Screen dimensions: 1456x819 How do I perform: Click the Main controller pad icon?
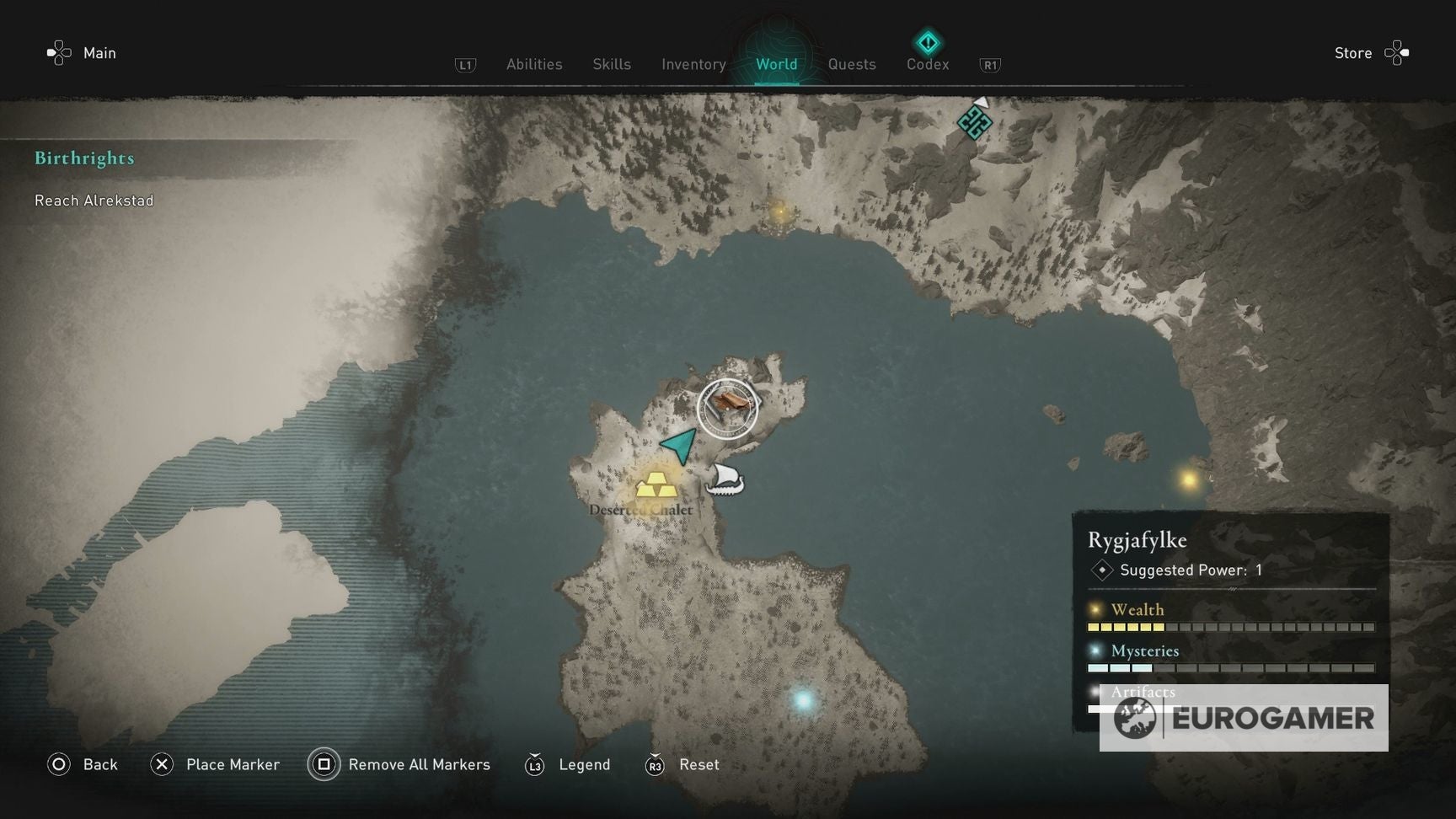click(57, 52)
